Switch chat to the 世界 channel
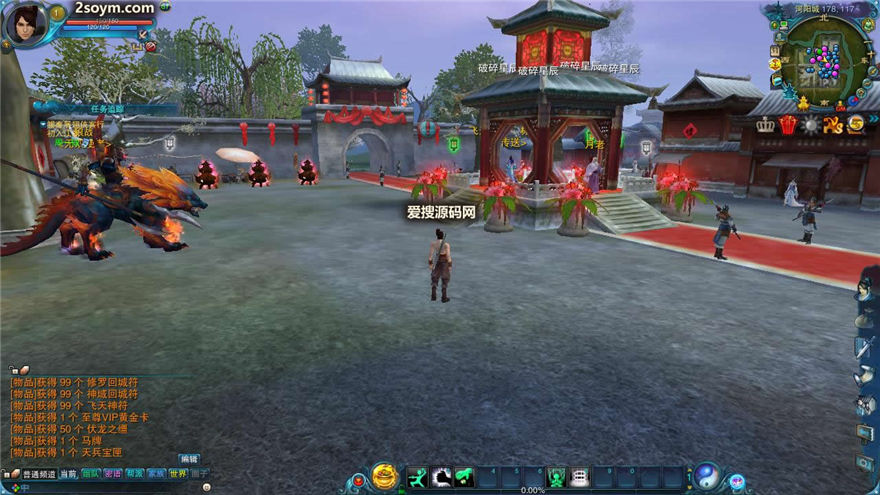 (178, 474)
